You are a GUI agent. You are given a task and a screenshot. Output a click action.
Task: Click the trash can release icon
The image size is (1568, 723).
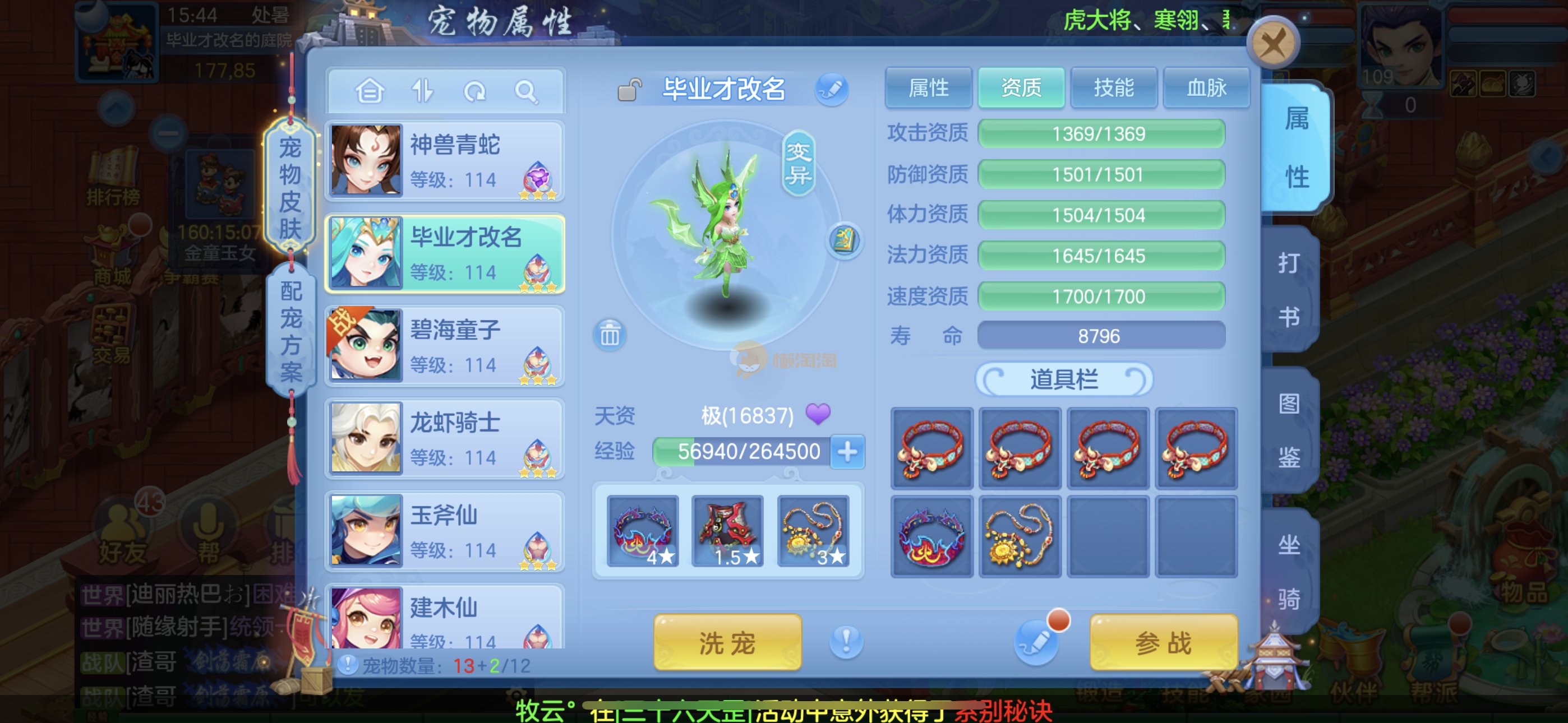[609, 334]
